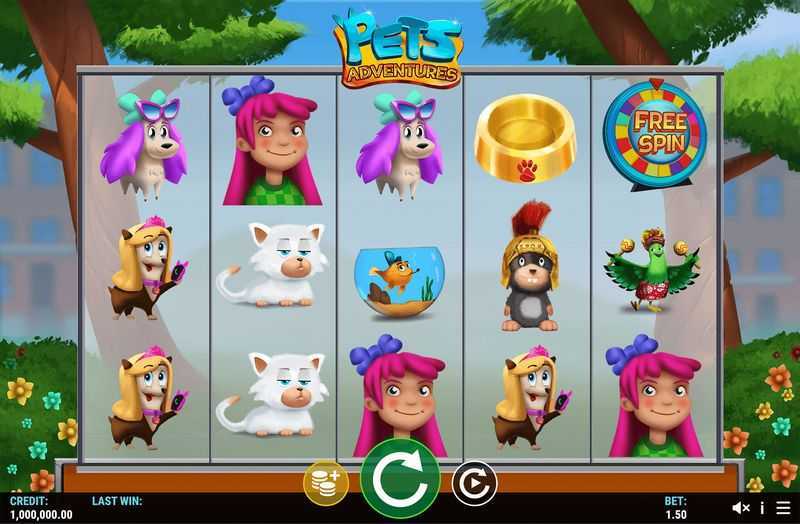The width and height of the screenshot is (800, 524).
Task: Spin the reels with the green button
Action: [400, 479]
